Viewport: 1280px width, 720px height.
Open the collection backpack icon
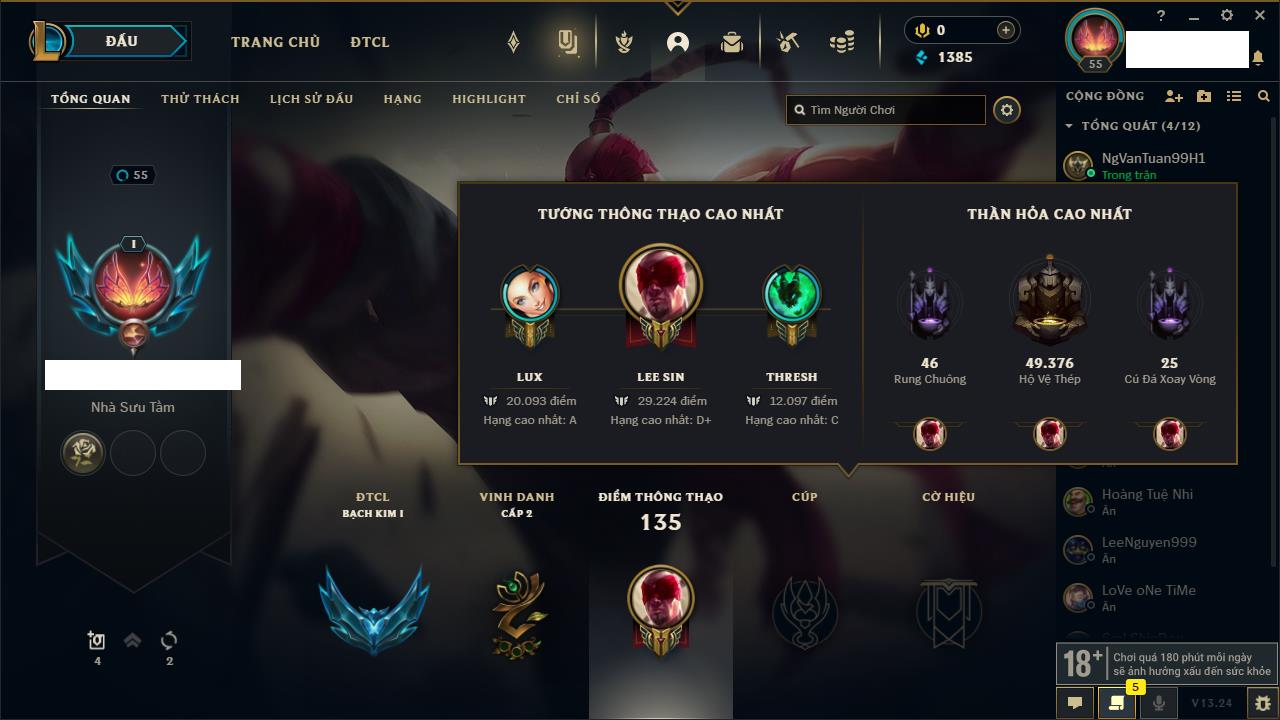tap(732, 42)
